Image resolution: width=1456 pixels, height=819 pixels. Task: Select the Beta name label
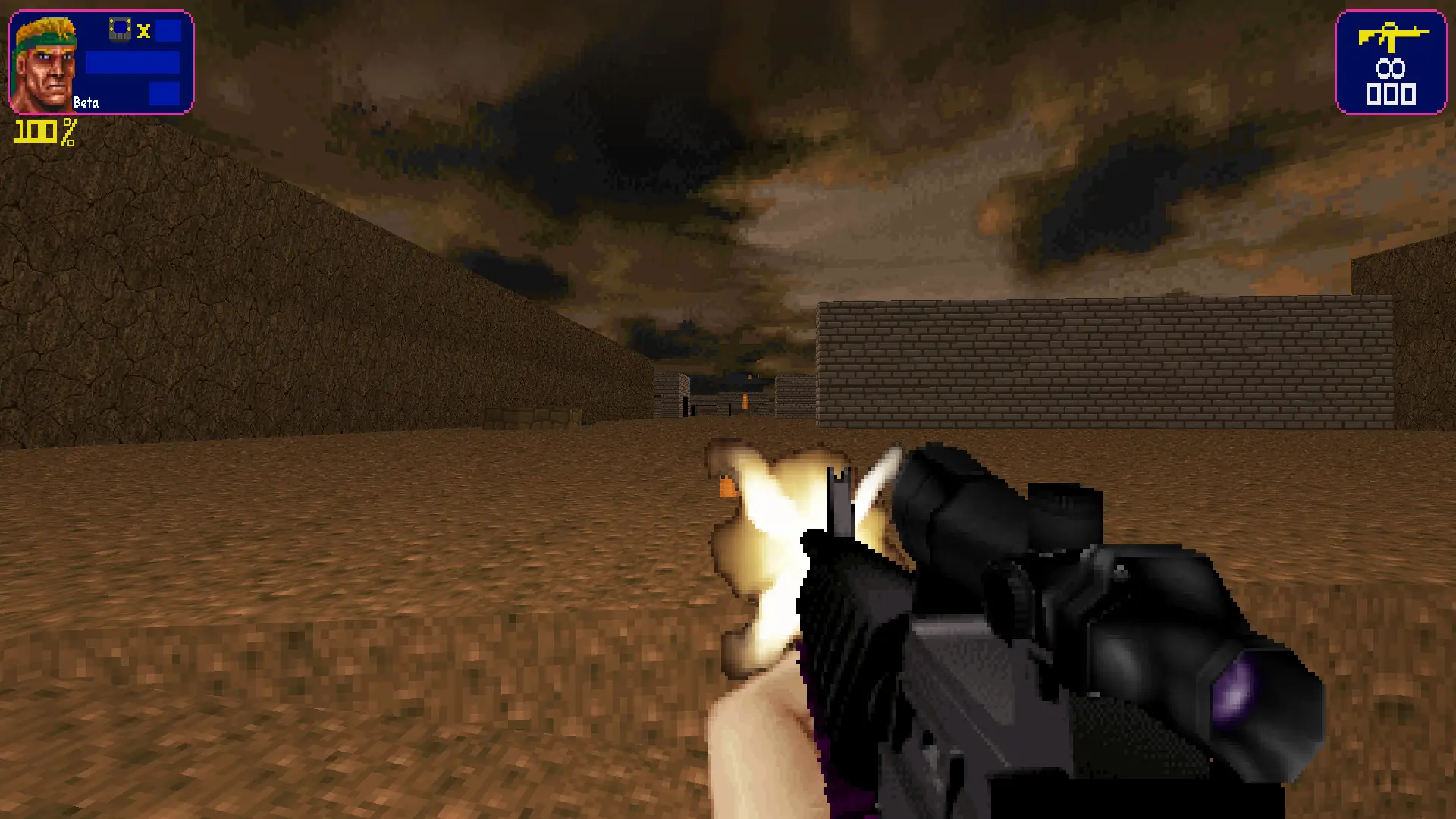pos(86,102)
